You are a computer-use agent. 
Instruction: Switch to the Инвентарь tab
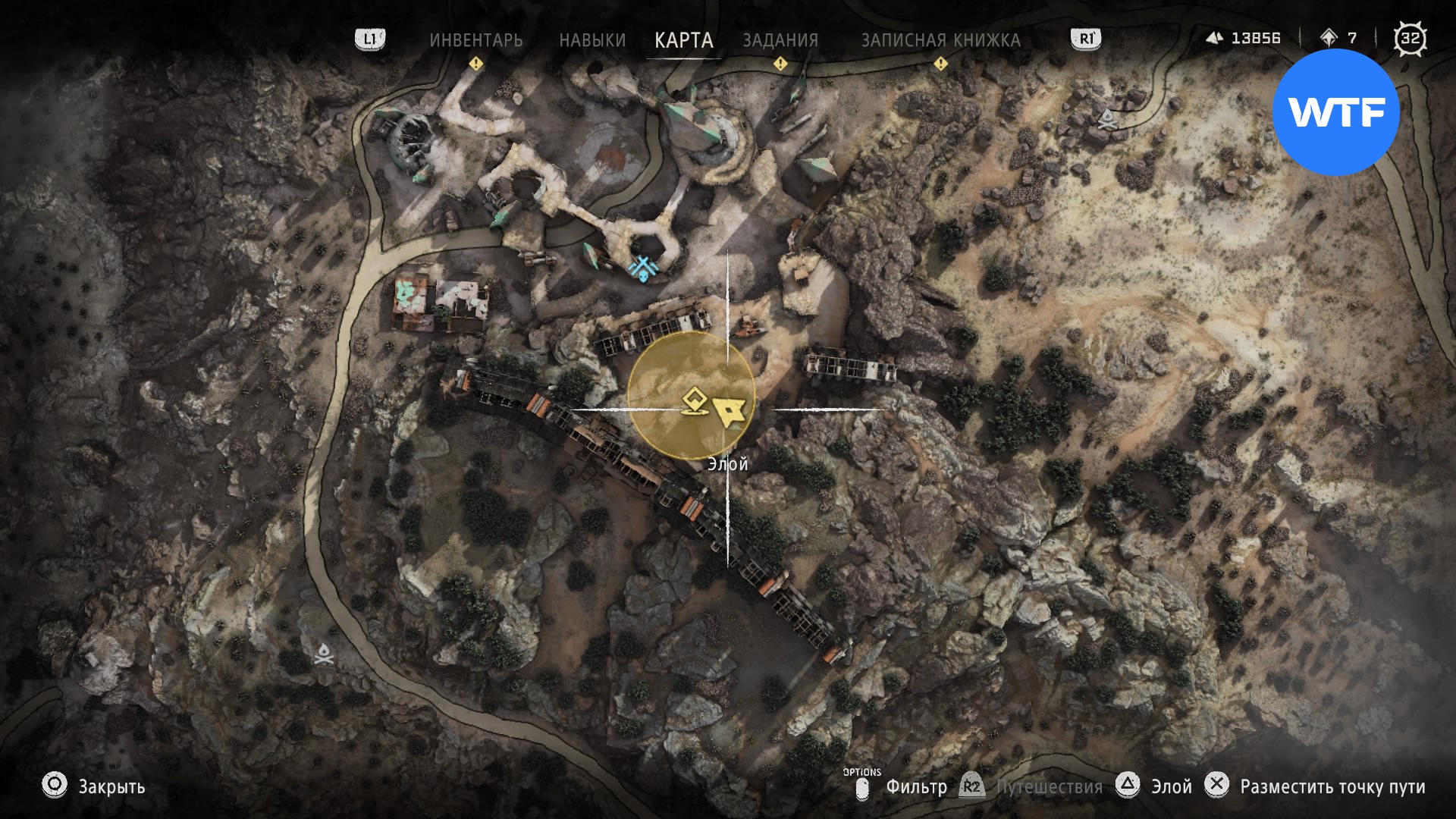pos(475,40)
